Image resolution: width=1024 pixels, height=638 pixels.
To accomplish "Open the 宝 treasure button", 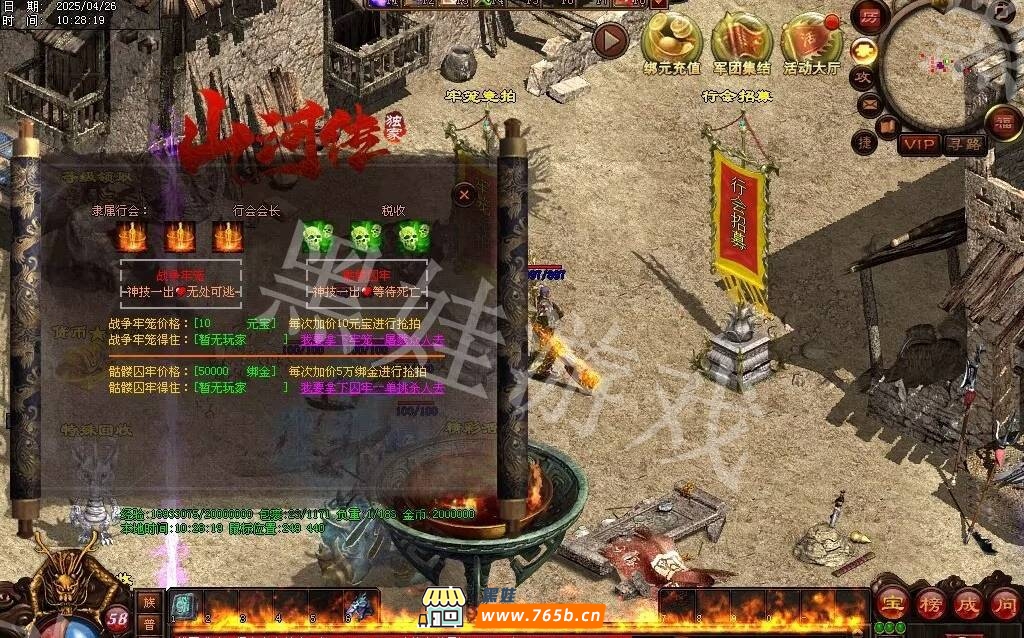I will pos(890,605).
